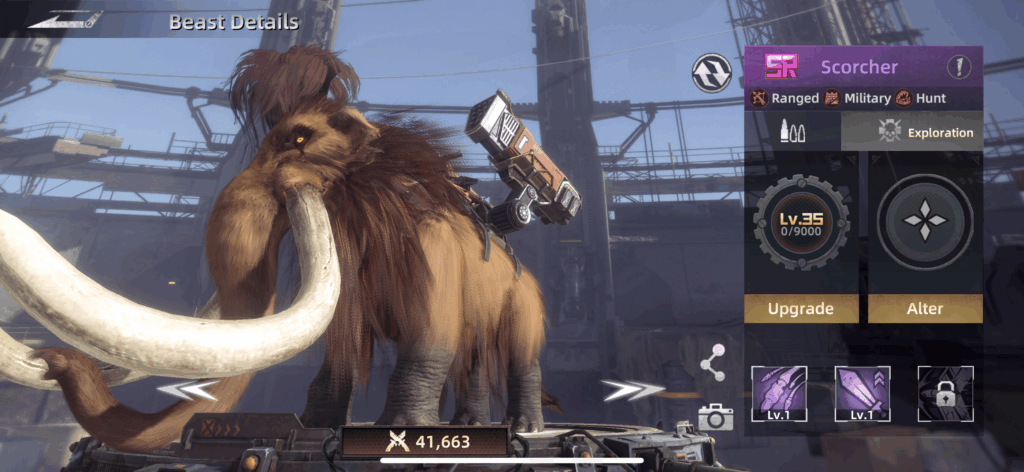Image resolution: width=1024 pixels, height=472 pixels.
Task: Switch to the bullets combat tab
Action: pyautogui.click(x=793, y=132)
